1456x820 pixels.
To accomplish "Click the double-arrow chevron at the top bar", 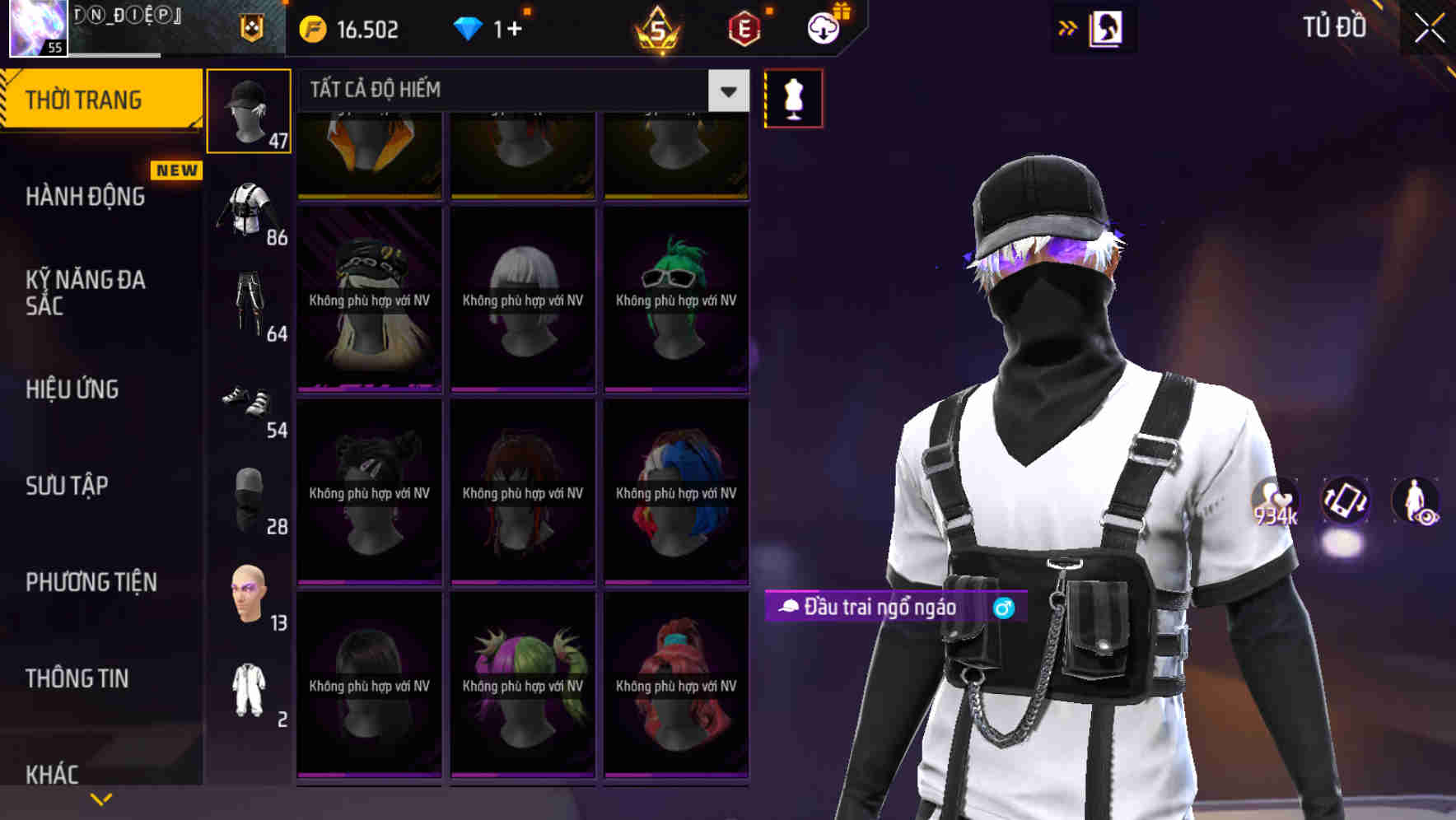I will [x=1067, y=27].
